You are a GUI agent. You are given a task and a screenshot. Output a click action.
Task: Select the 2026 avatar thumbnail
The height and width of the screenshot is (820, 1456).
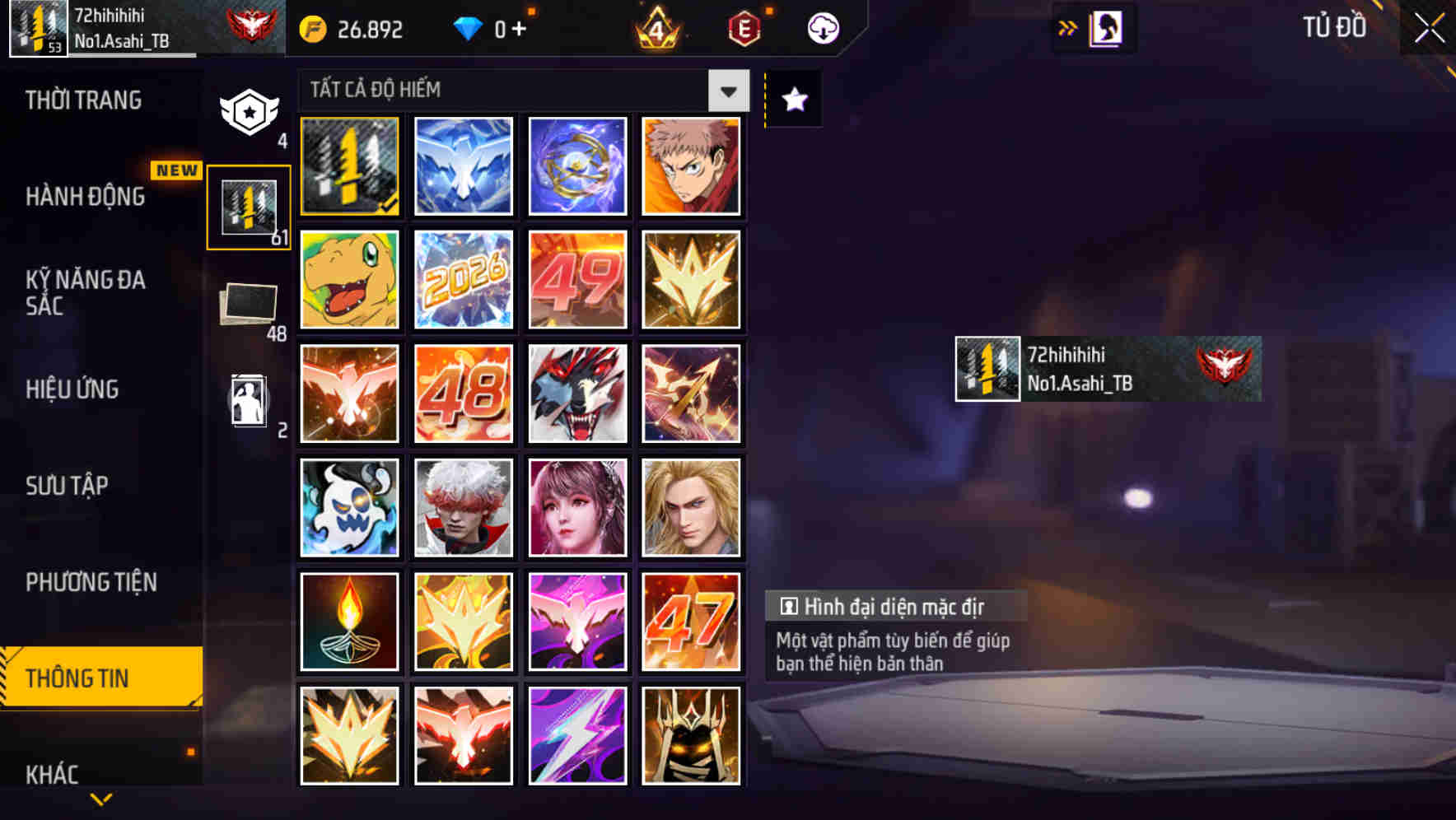[x=463, y=280]
